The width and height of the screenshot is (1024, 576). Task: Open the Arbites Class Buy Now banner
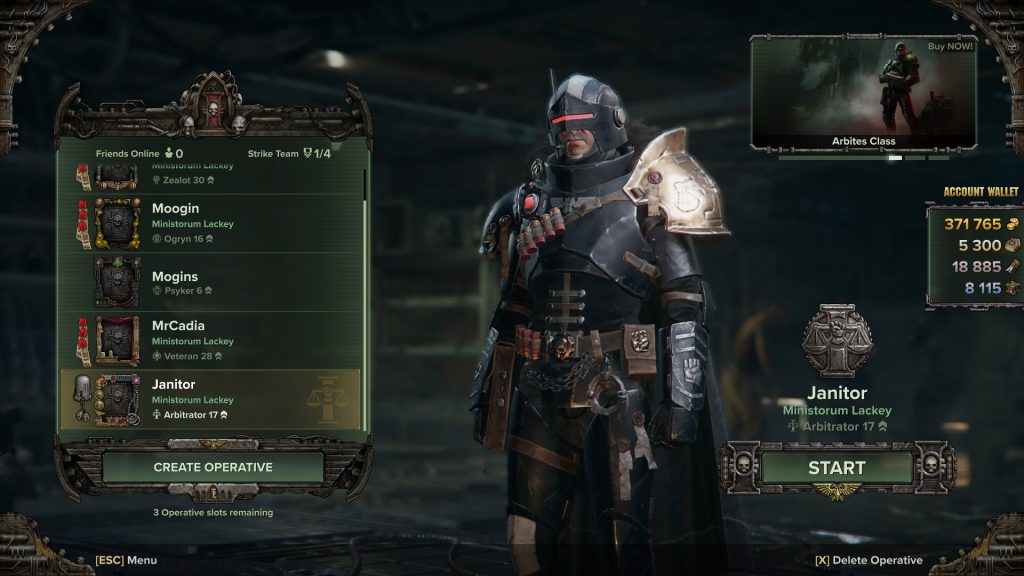tap(864, 93)
